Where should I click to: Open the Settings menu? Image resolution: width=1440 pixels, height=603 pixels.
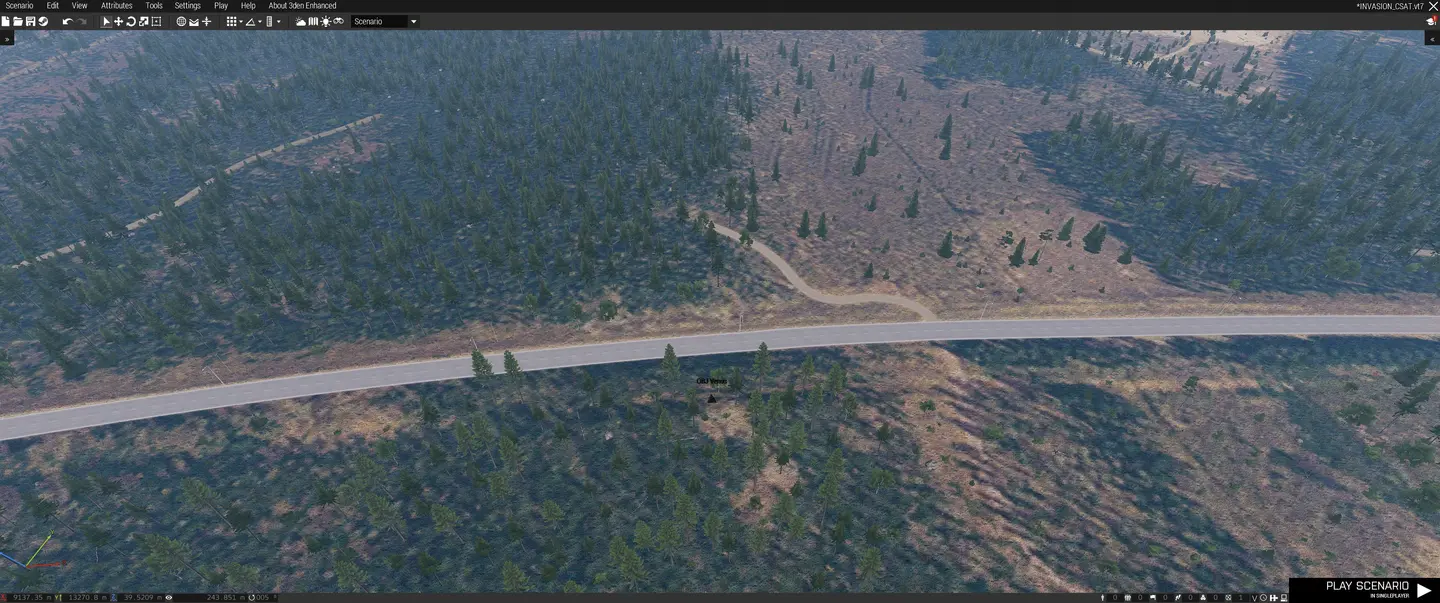point(188,6)
